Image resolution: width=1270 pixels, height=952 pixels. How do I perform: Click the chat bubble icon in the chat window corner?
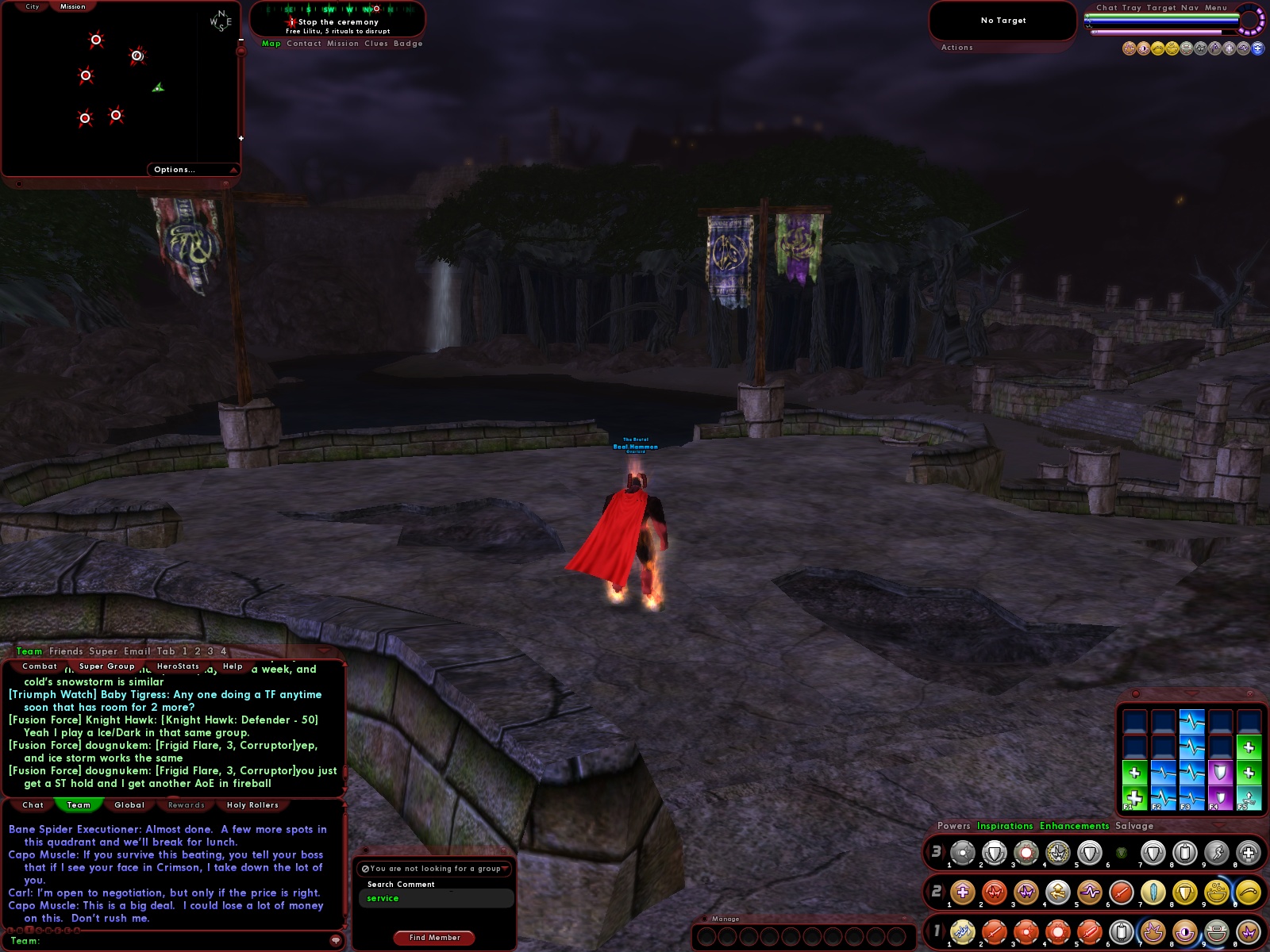point(336,940)
